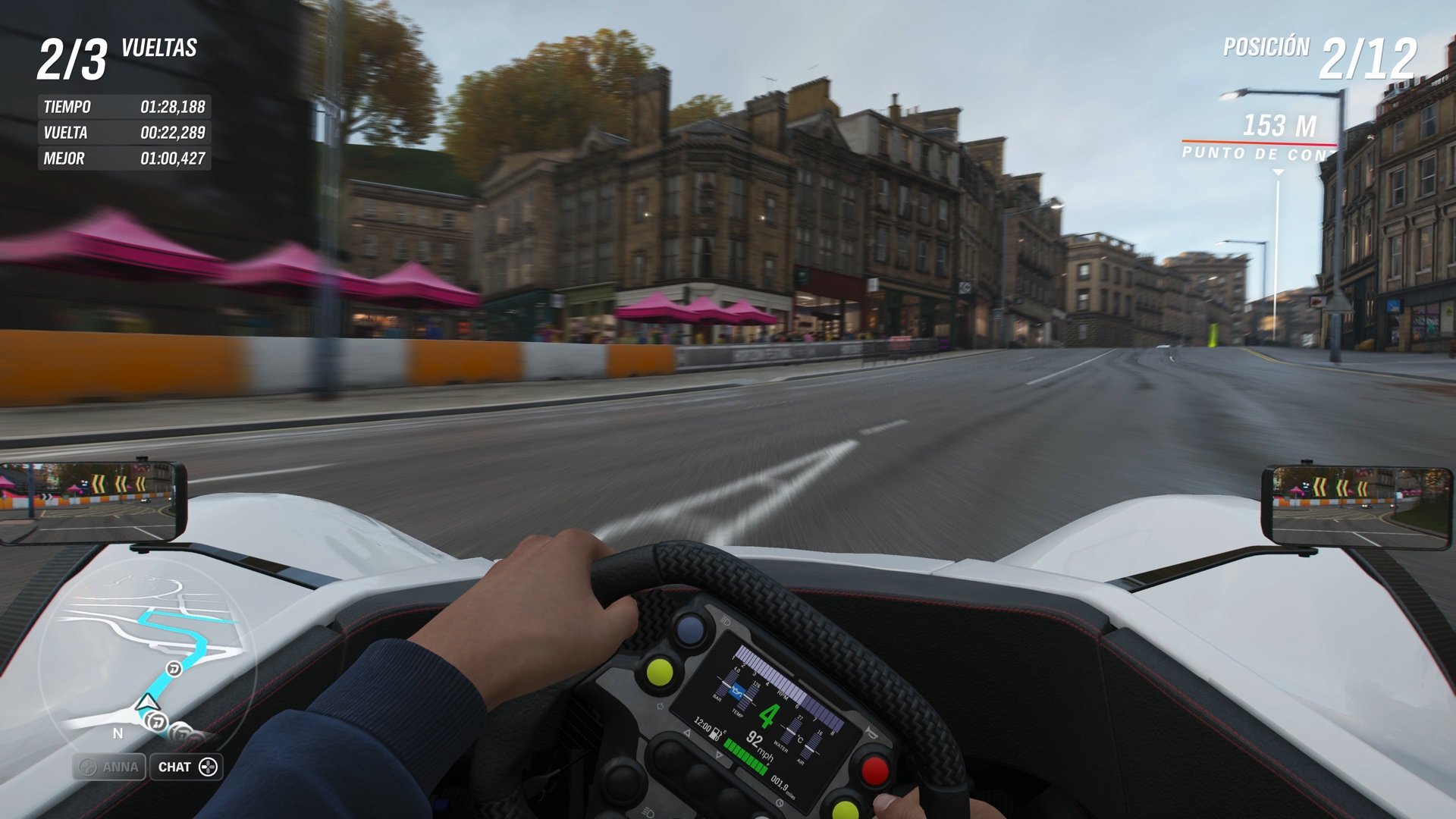Click the ANNA assistant wheel icon
Screen dimensions: 1456x819
(x=89, y=767)
